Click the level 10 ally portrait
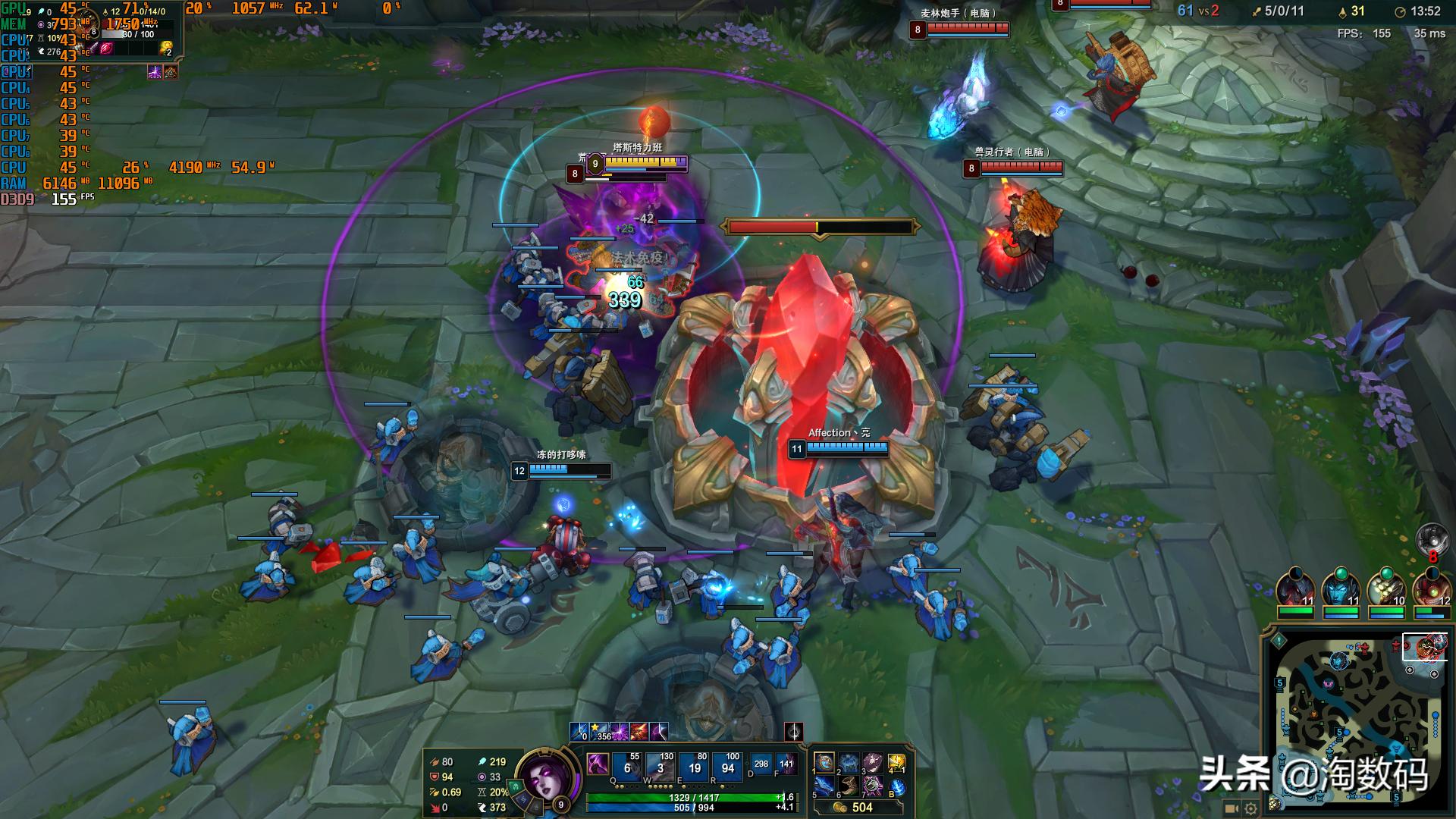 1385,587
